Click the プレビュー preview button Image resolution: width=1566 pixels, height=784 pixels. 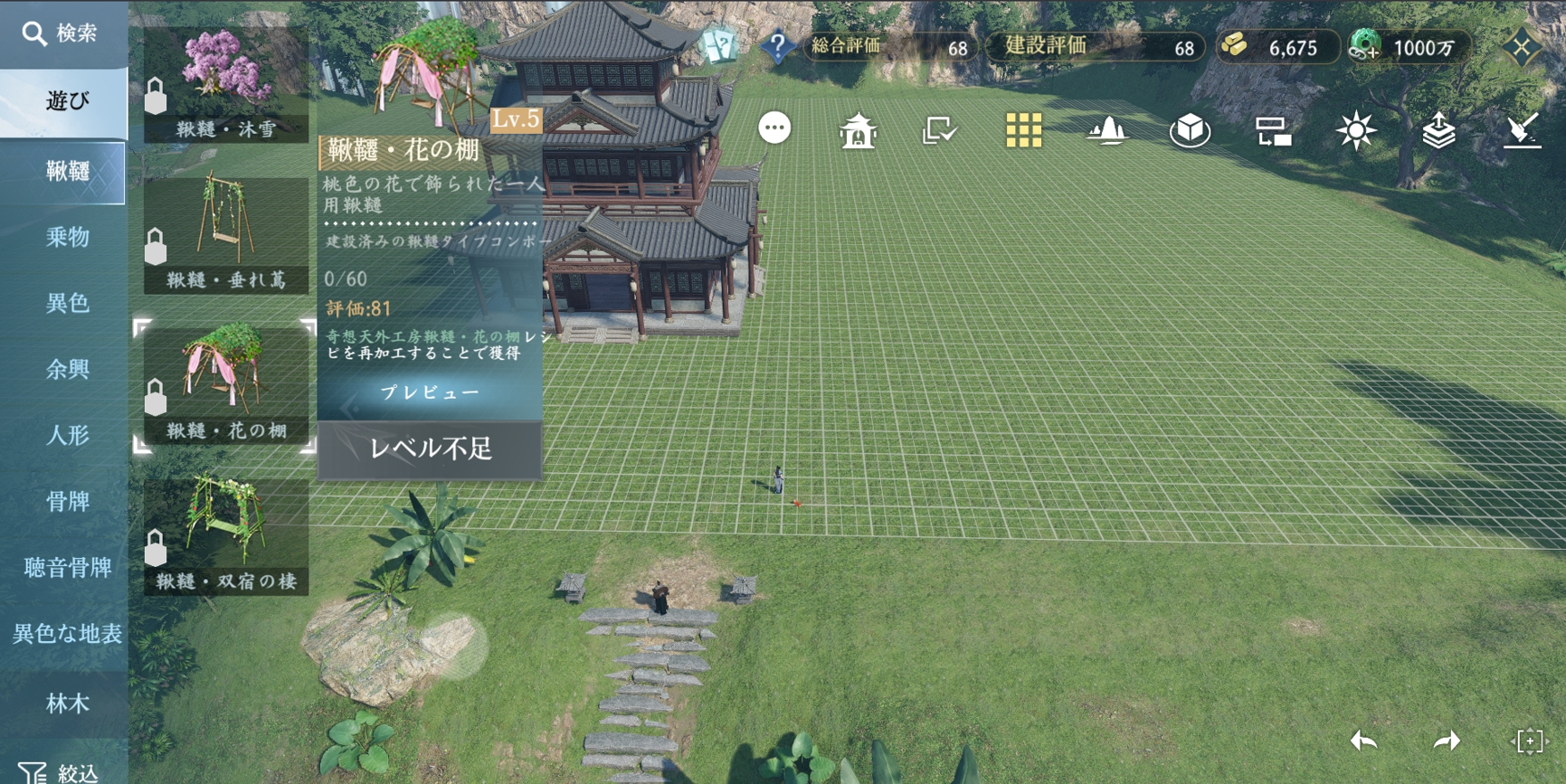coord(430,392)
